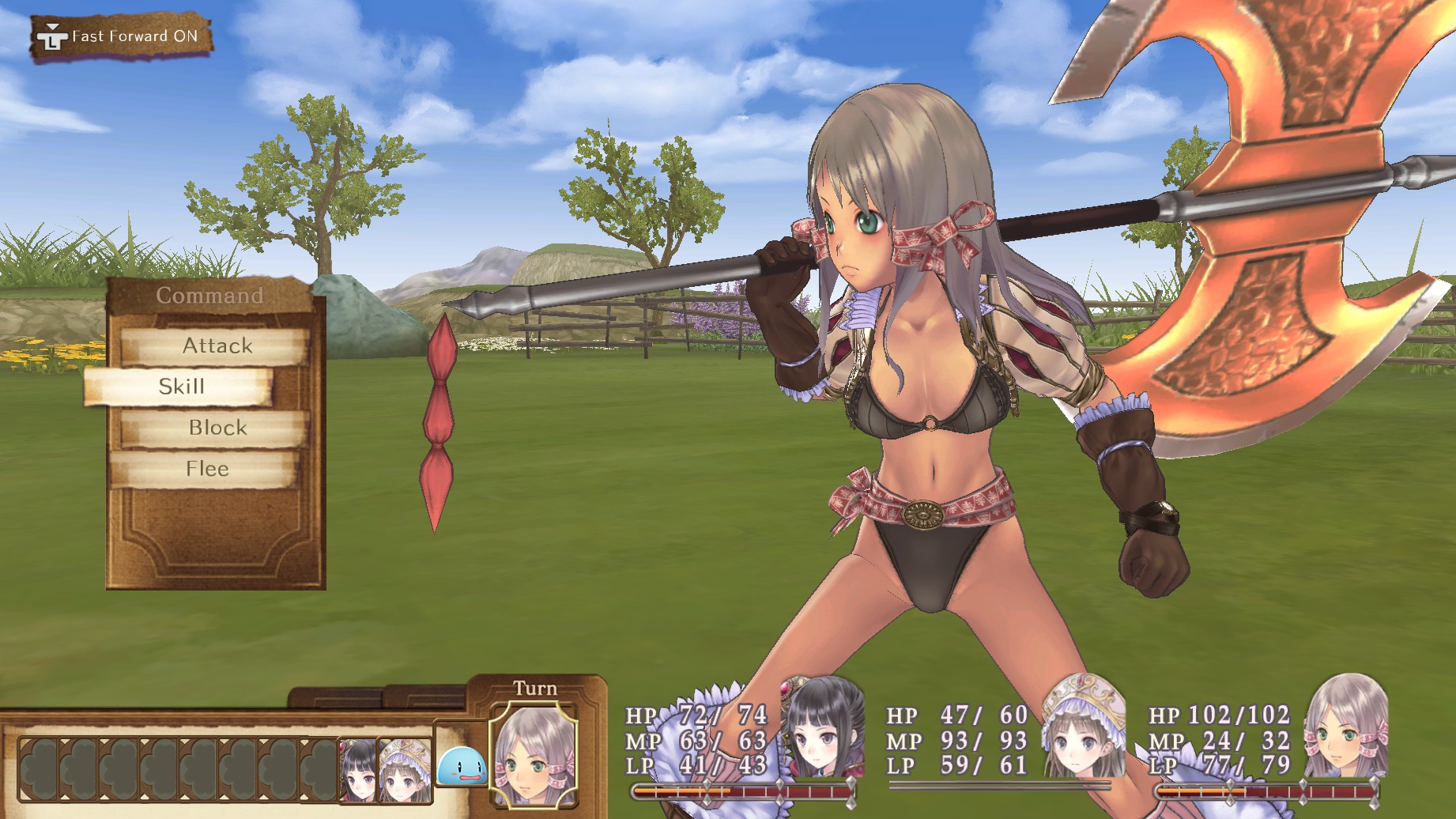Viewport: 1456px width, 819px height.
Task: Click the blue slime turn-order icon
Action: point(461,768)
